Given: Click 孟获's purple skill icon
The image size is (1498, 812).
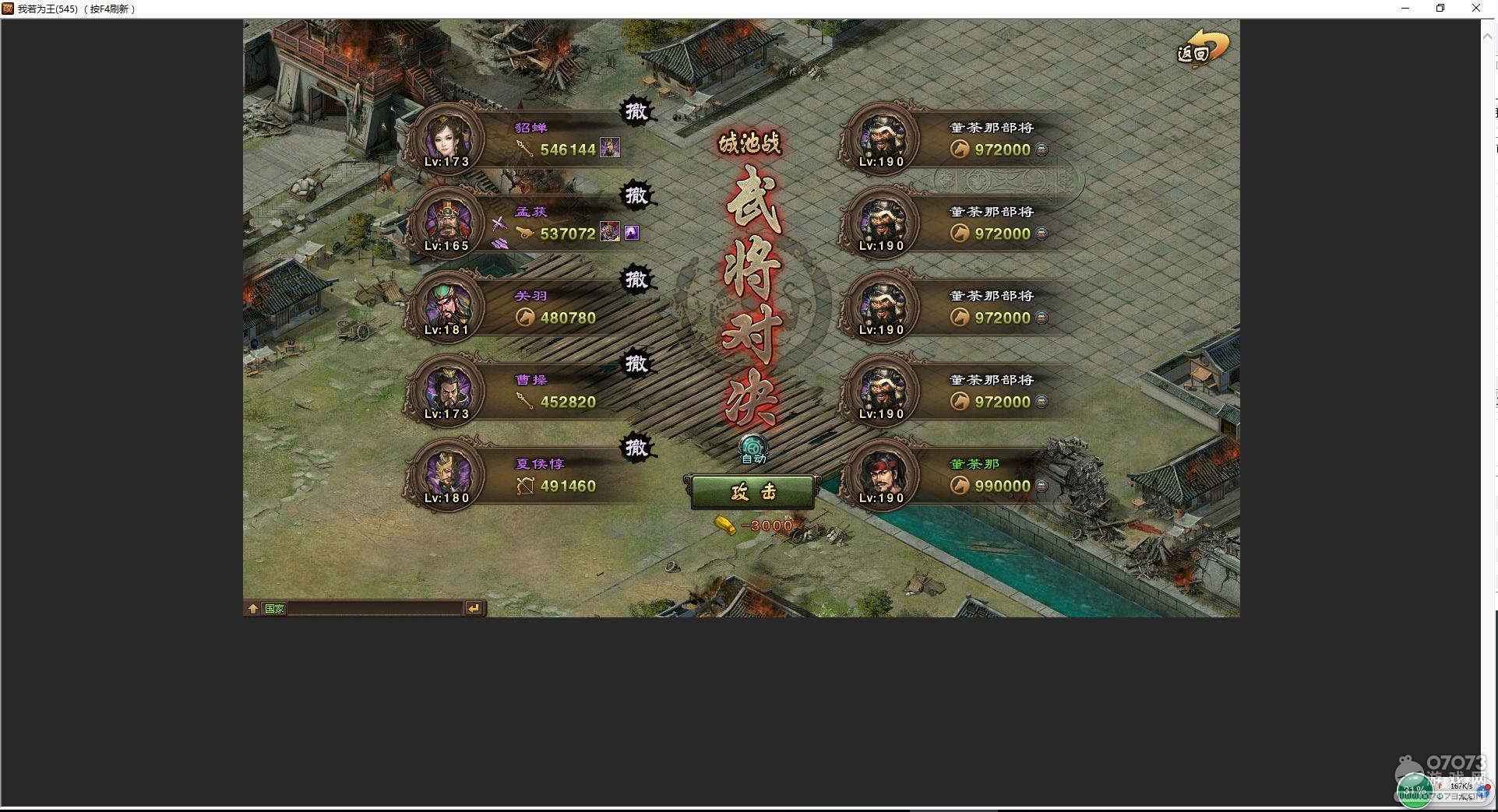Looking at the screenshot, I should pos(632,233).
